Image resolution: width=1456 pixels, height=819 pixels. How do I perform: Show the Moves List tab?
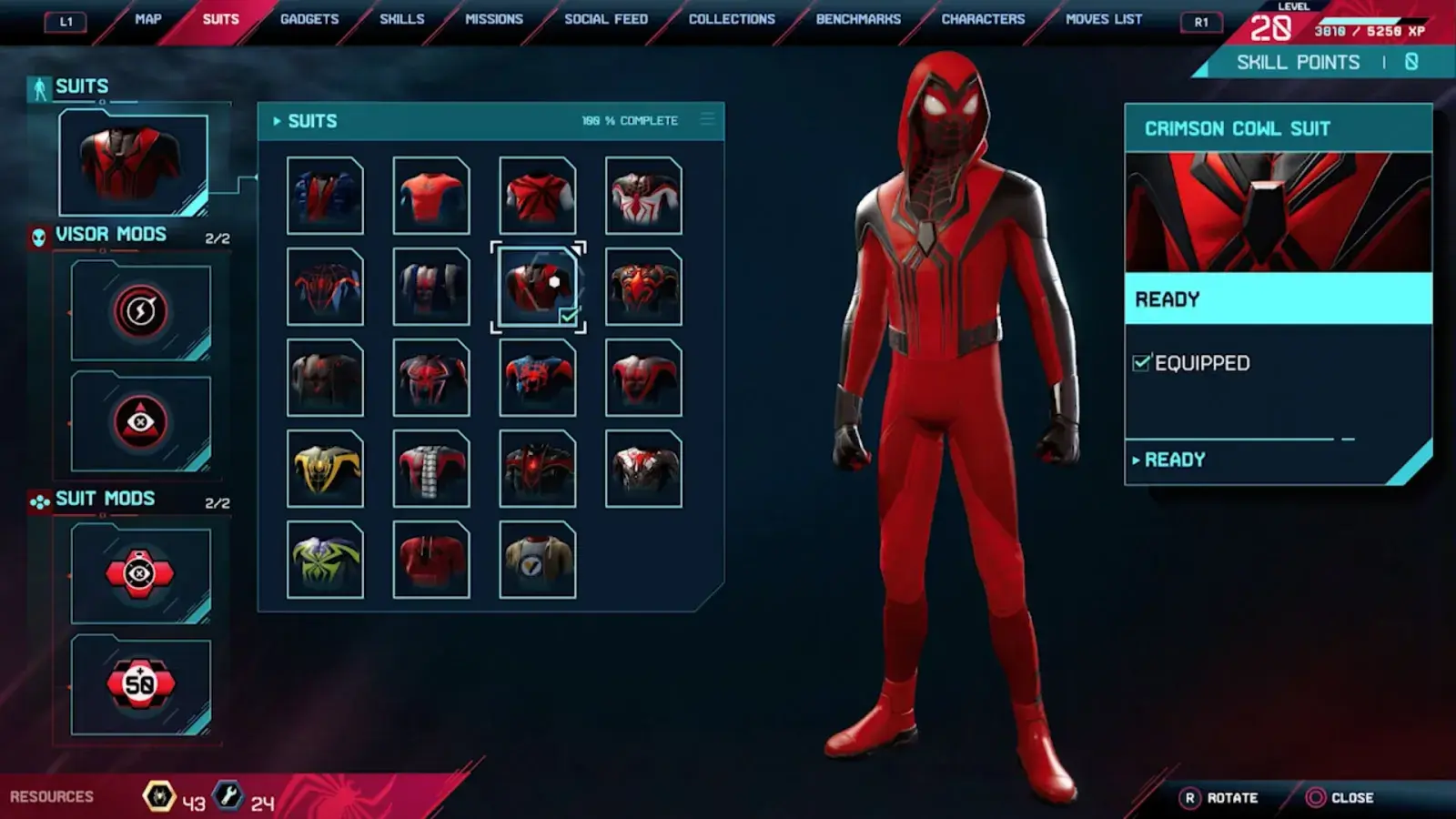[1104, 19]
